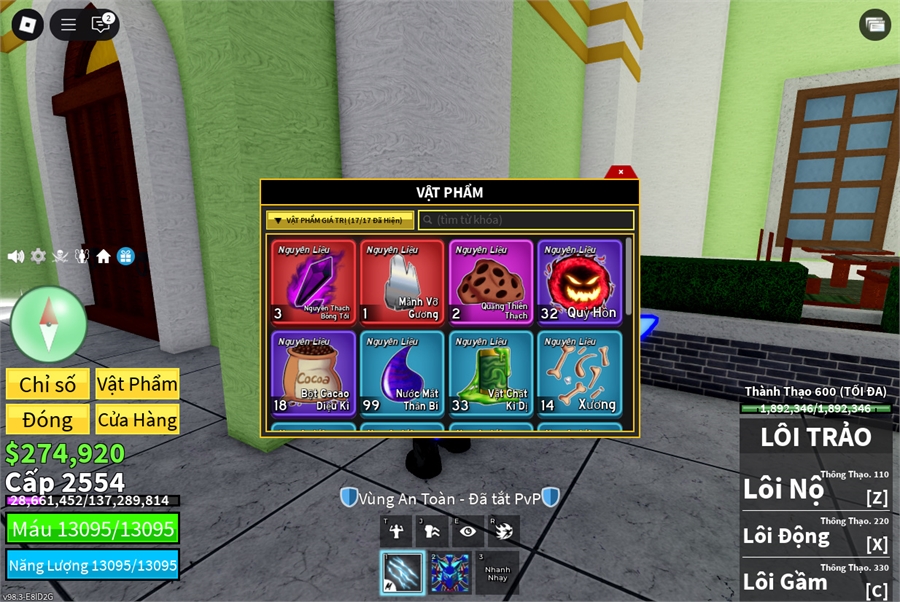Select the Xương bones item
This screenshot has width=900, height=602.
pos(580,373)
